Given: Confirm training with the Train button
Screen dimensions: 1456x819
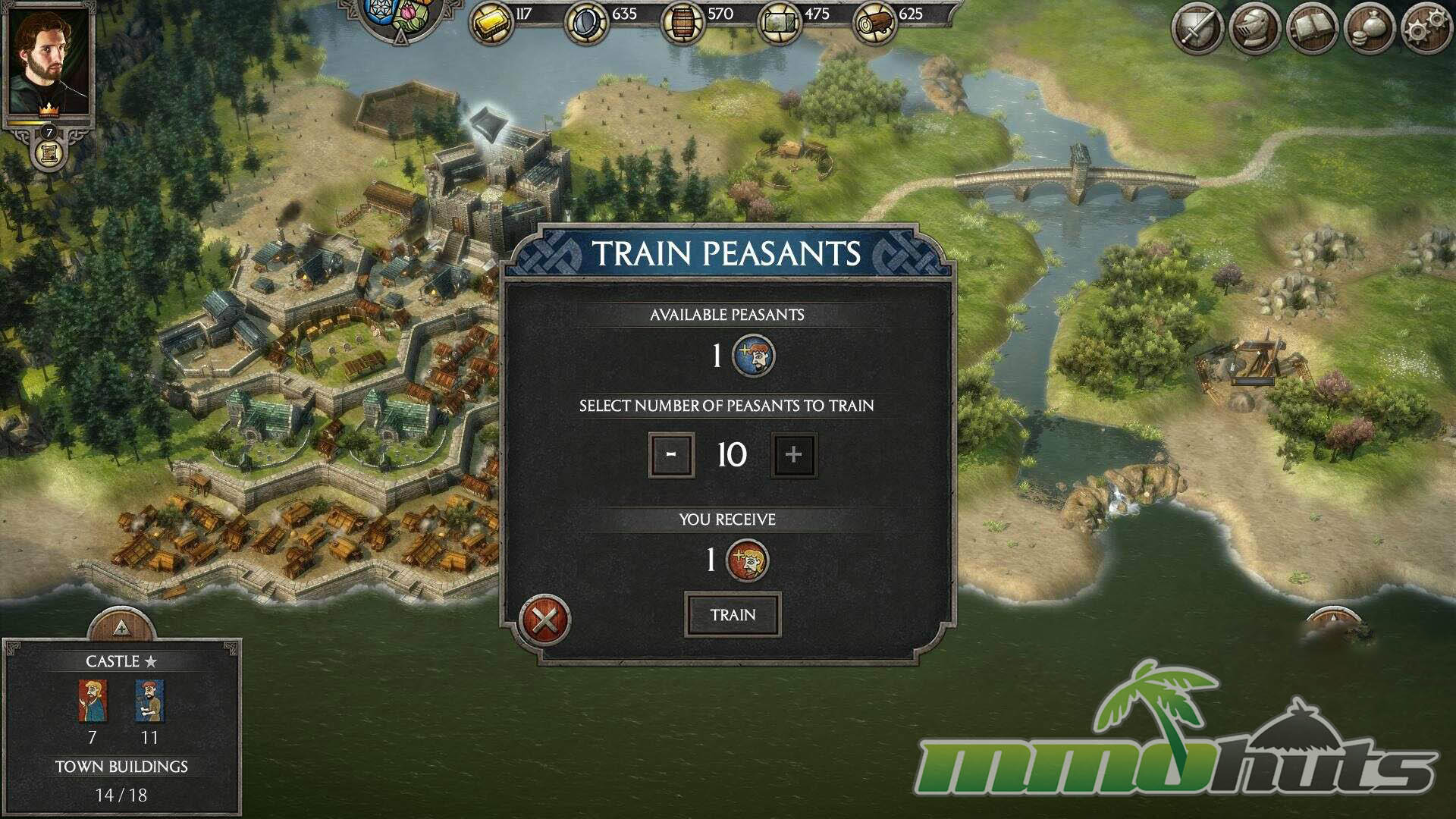Looking at the screenshot, I should click(733, 615).
